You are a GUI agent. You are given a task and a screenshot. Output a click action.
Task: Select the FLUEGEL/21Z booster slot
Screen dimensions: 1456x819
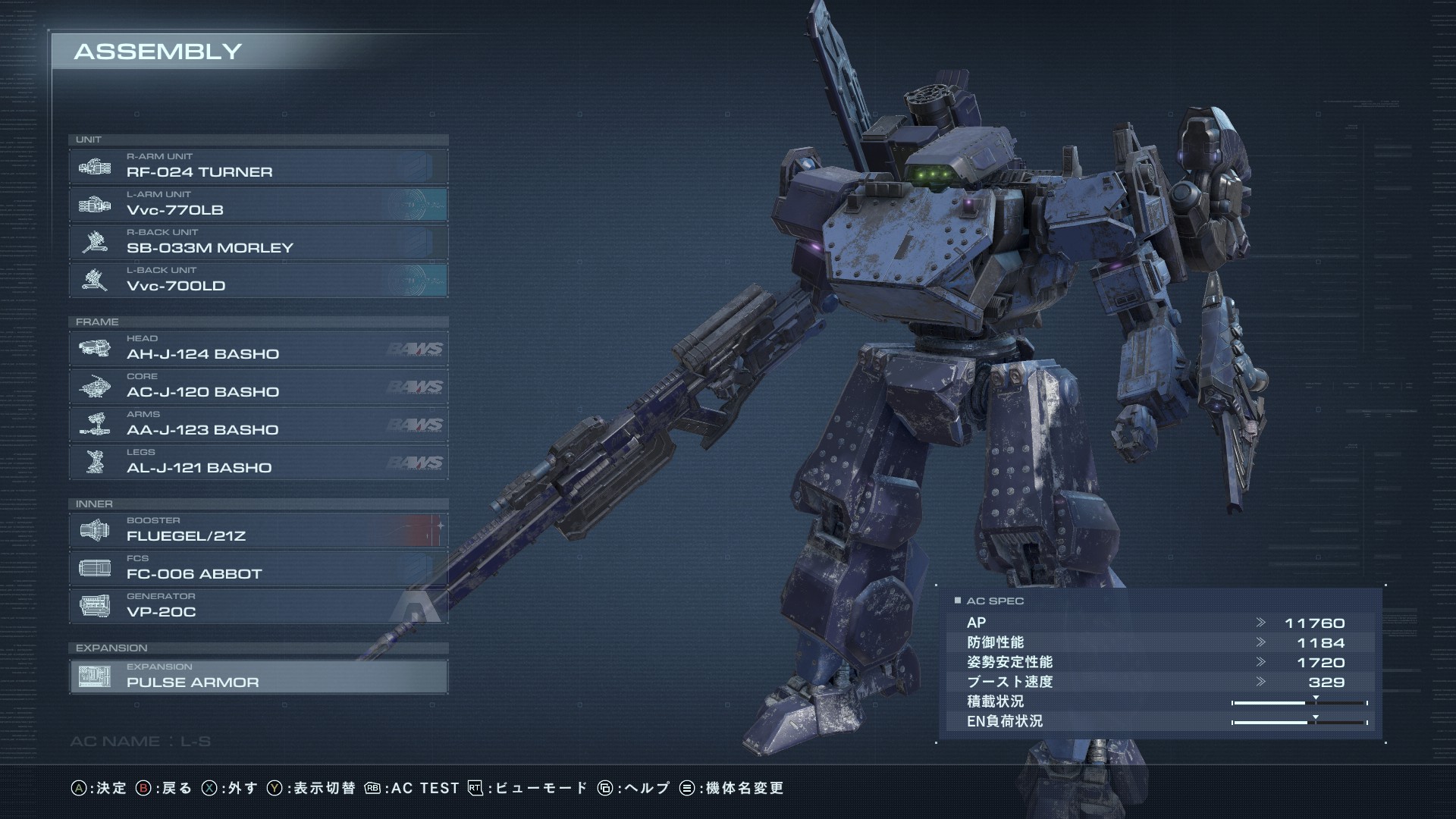point(258,530)
